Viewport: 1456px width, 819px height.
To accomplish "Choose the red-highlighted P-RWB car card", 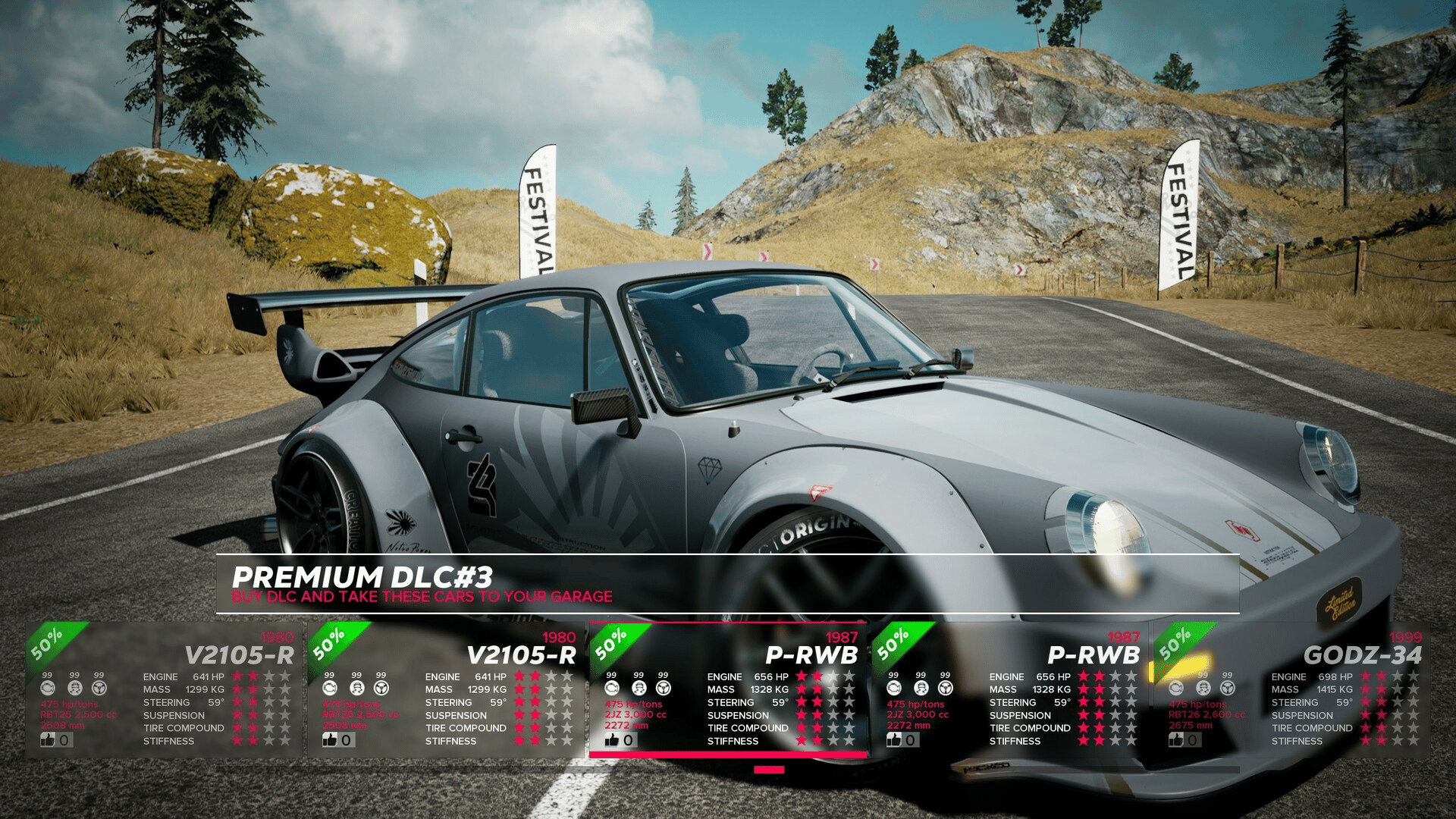I will pos(728,689).
